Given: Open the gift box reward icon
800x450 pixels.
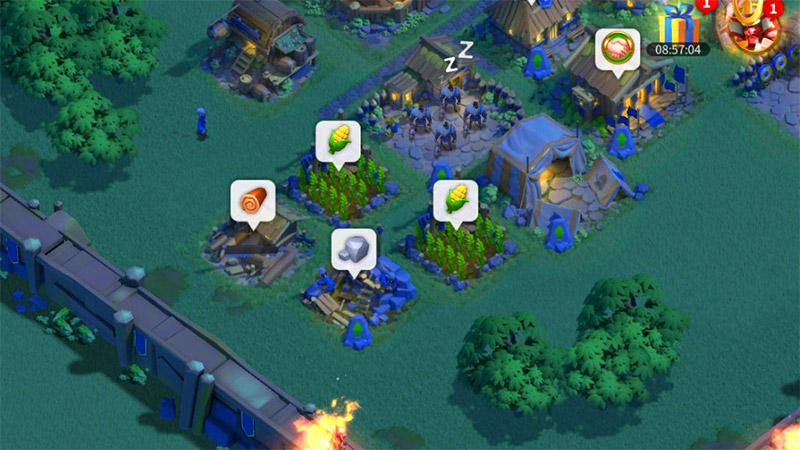Looking at the screenshot, I should click(x=679, y=24).
